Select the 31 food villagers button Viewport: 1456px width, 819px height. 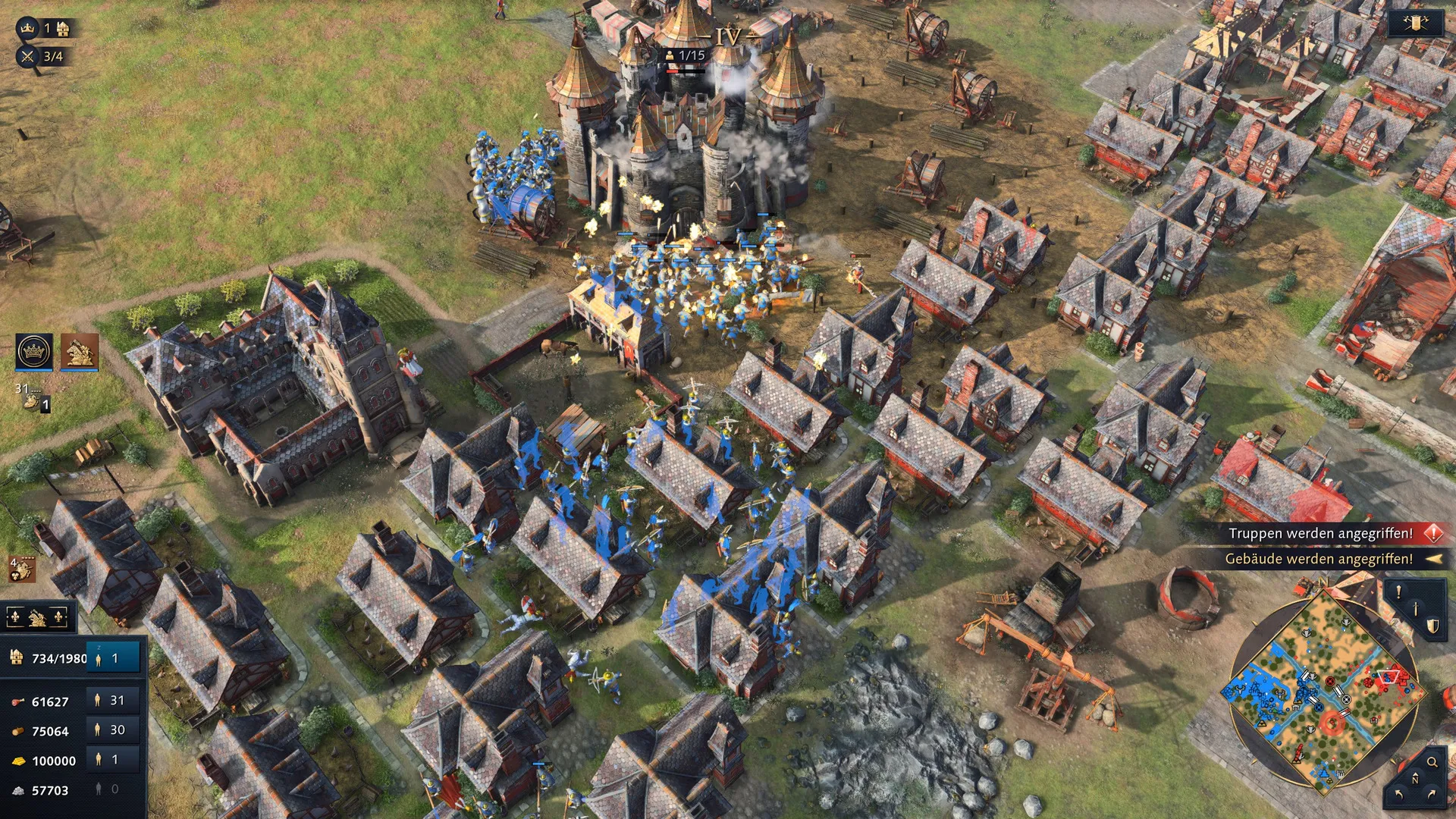[114, 701]
